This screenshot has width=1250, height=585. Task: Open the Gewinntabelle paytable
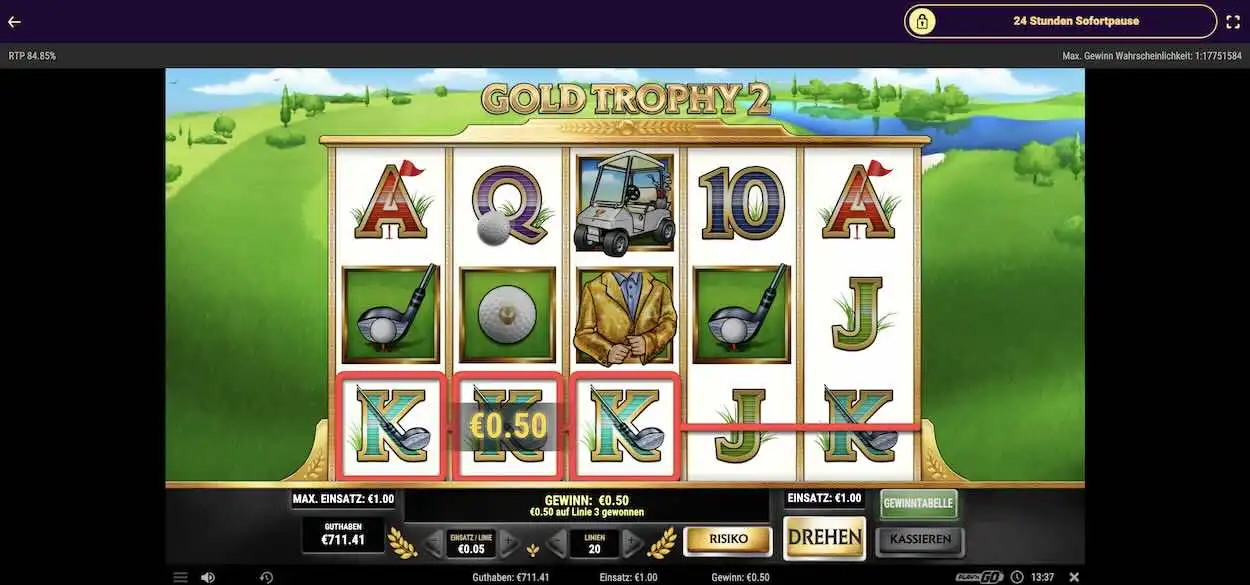coord(918,504)
